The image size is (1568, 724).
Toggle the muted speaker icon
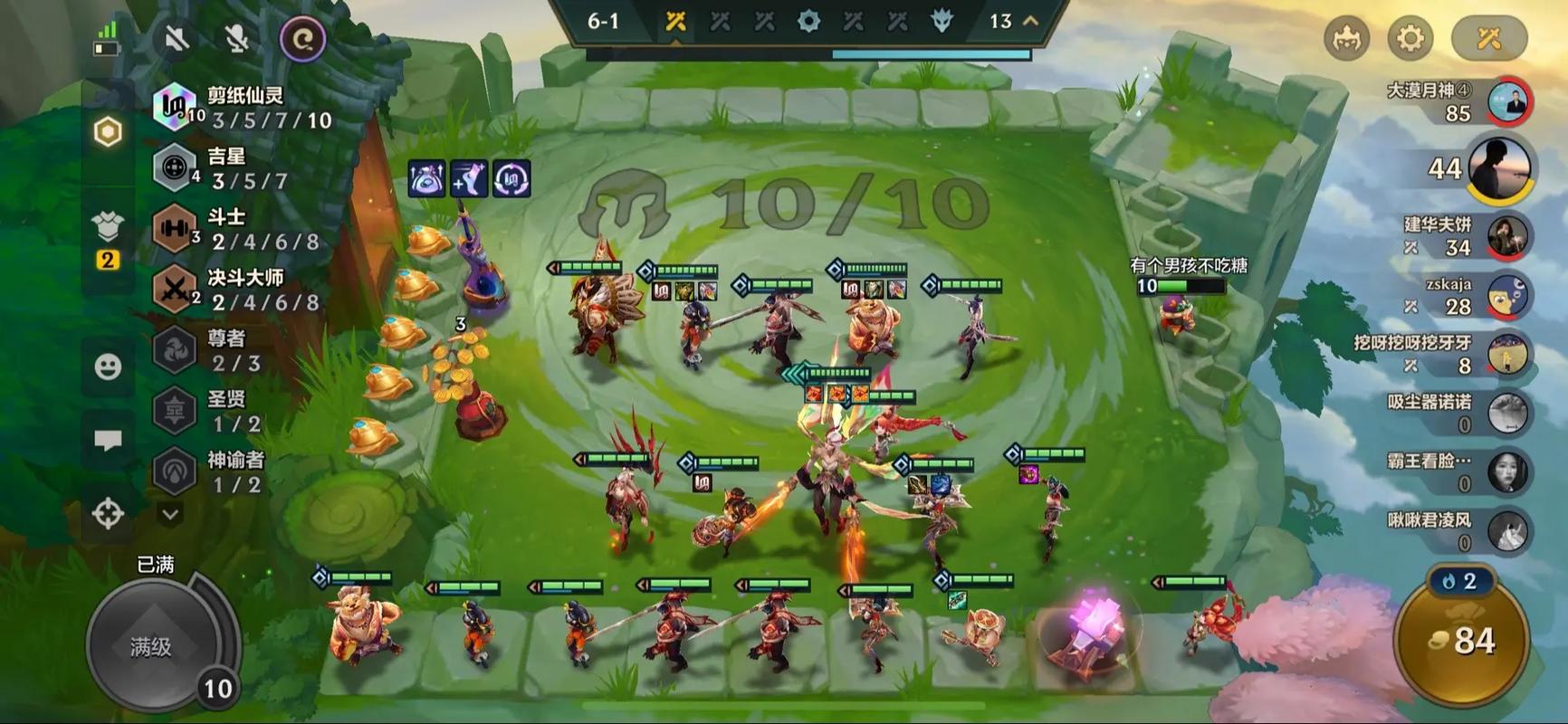click(x=177, y=38)
